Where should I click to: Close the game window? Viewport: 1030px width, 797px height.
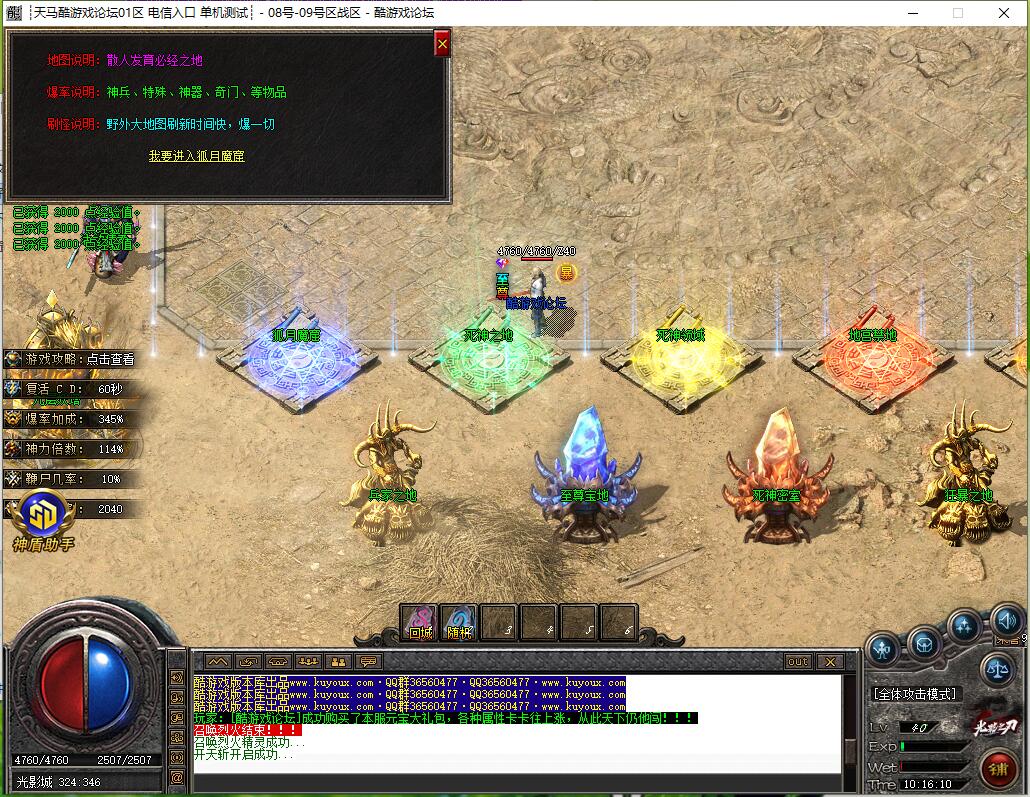pos(1004,13)
